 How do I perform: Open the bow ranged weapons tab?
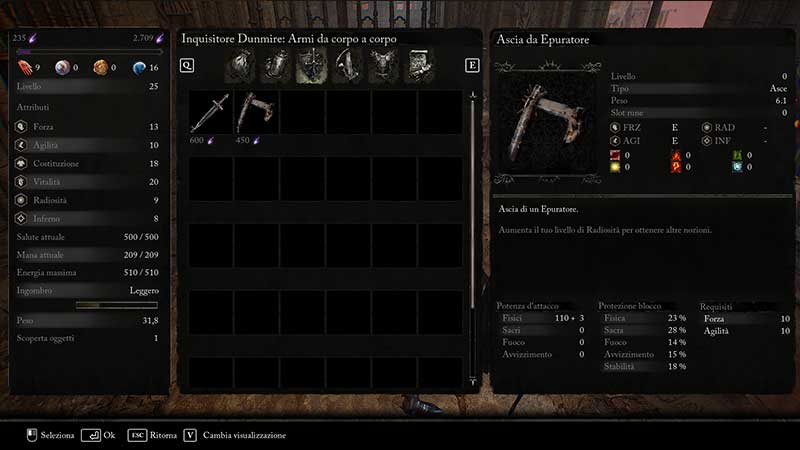pos(346,66)
